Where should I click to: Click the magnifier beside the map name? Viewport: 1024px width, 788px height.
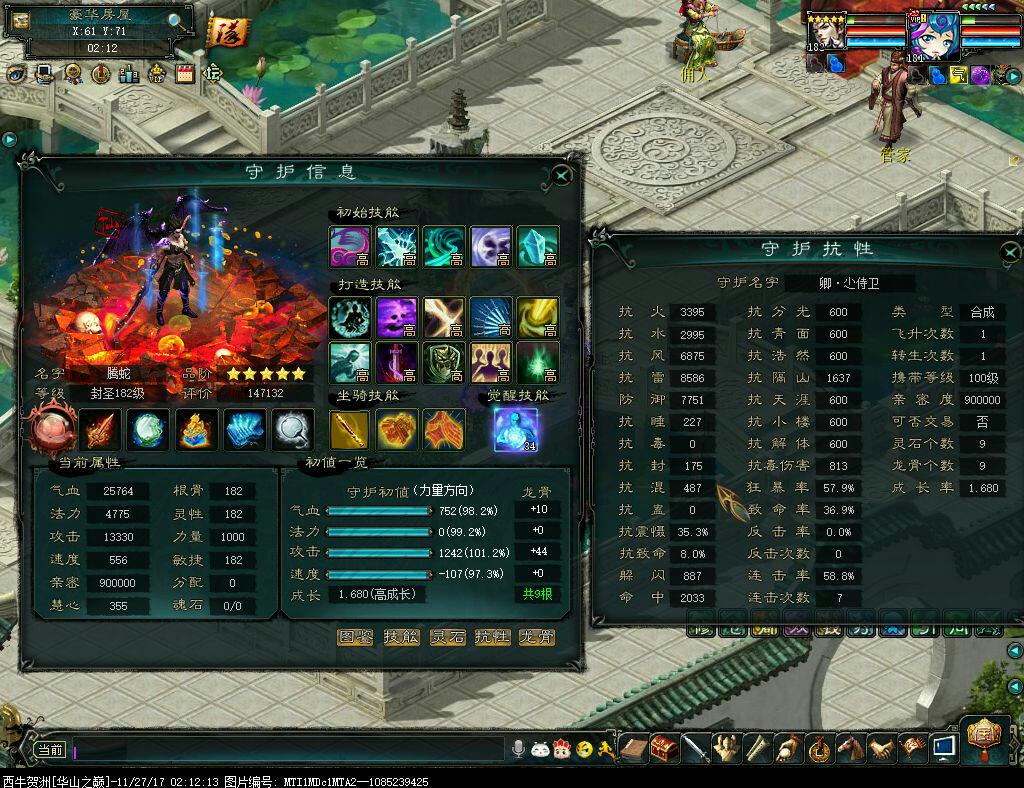tap(176, 19)
